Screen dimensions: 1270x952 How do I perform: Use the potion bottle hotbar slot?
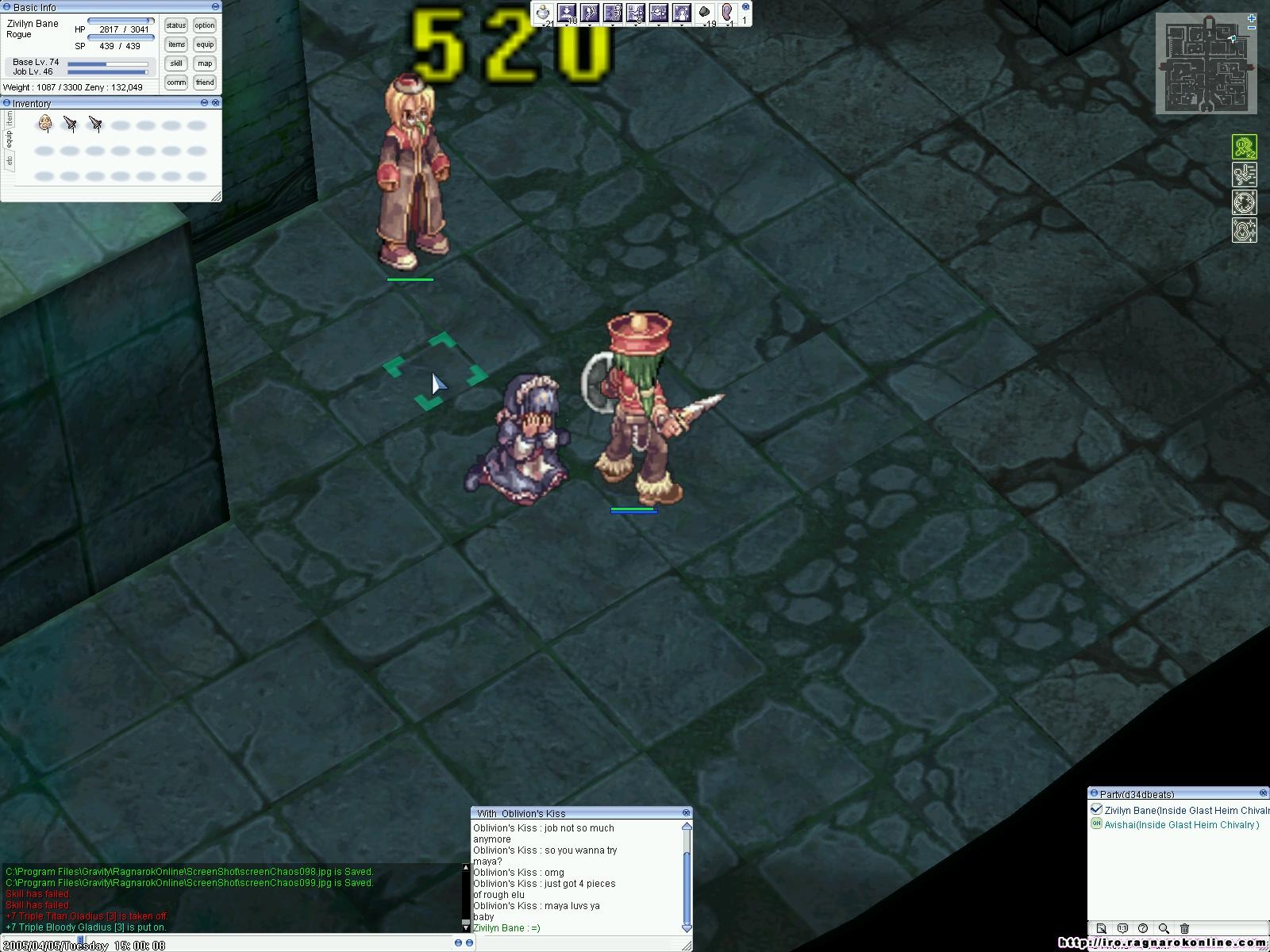(x=543, y=13)
